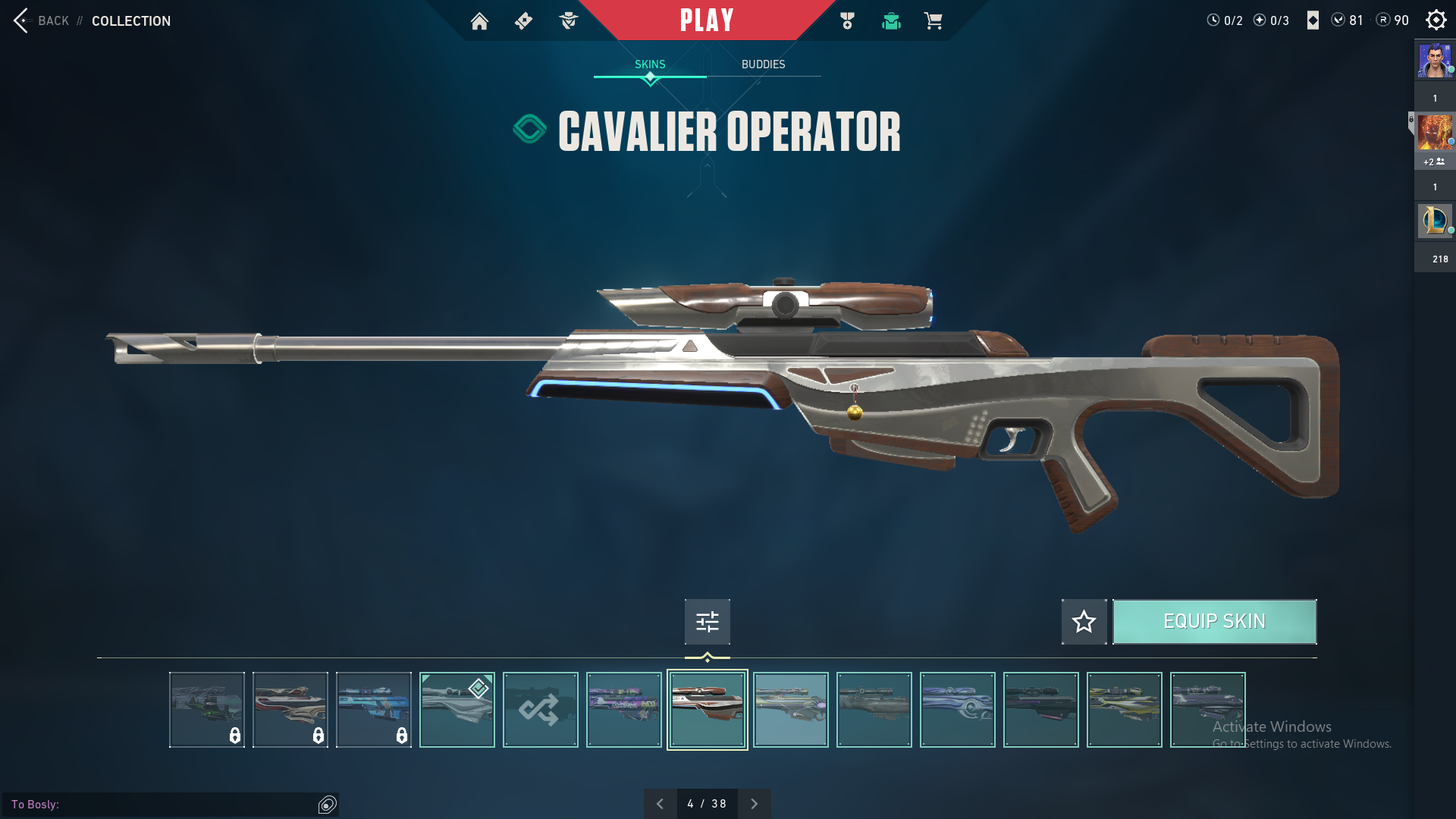Viewport: 1456px width, 819px height.
Task: Equip the Cavalier Operator skin
Action: coord(1214,622)
